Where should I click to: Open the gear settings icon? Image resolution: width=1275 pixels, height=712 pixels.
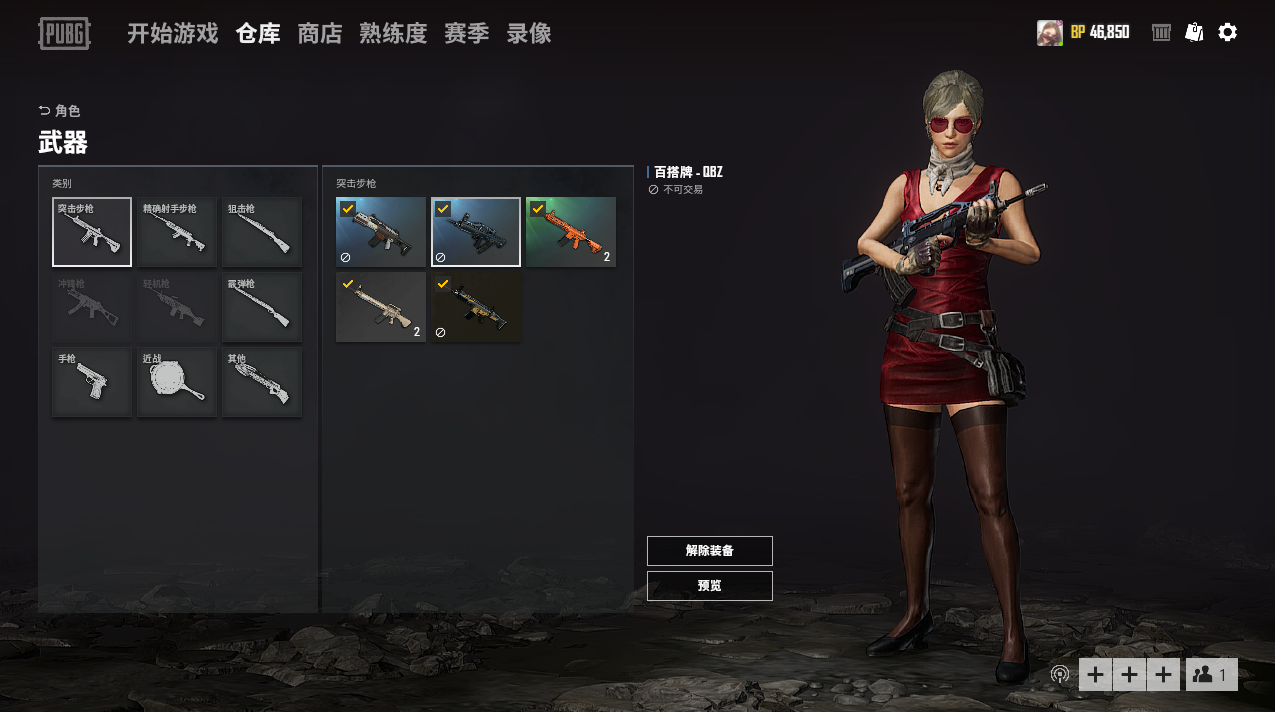tap(1228, 33)
